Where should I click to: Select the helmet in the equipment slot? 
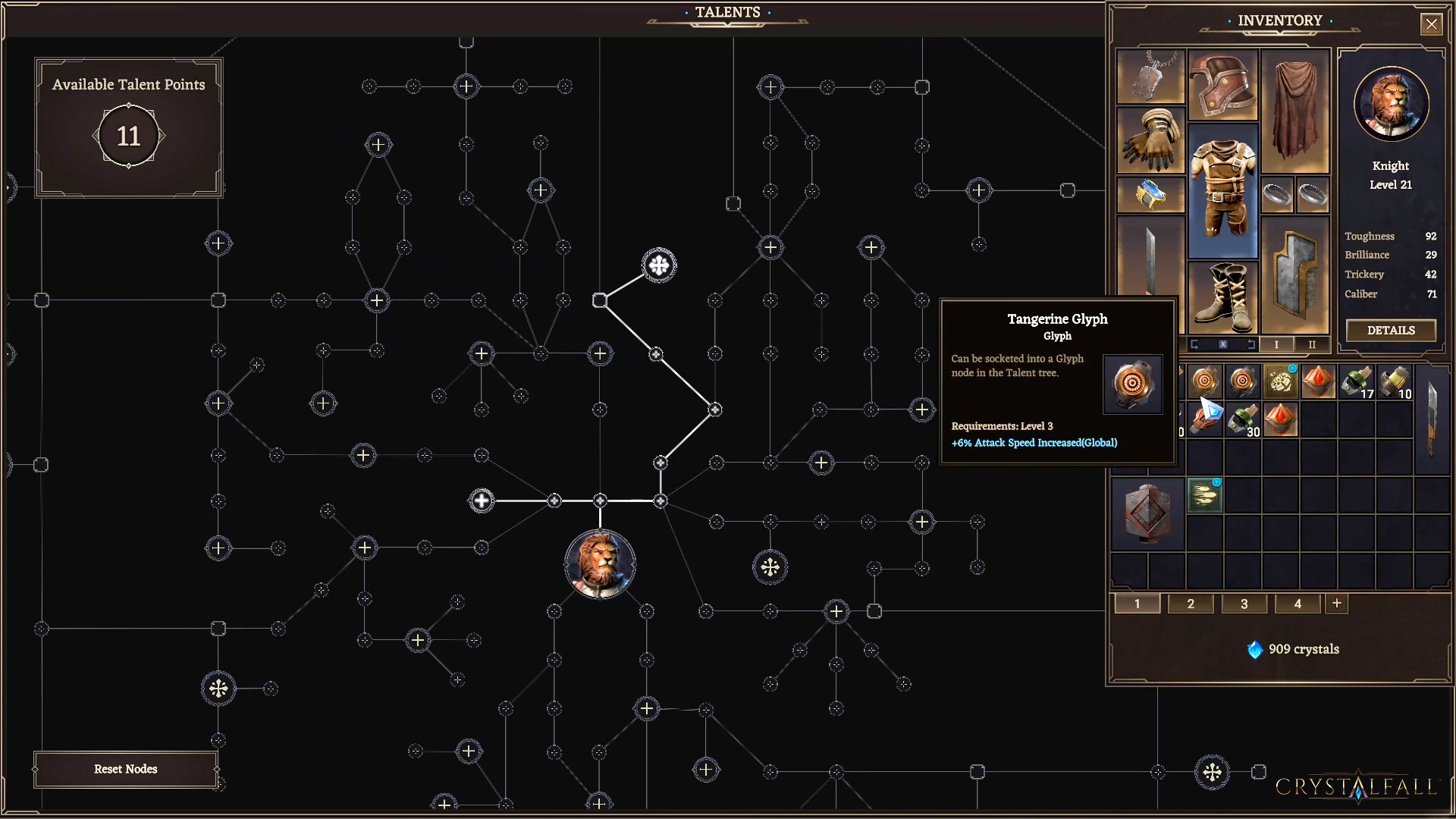1223,86
